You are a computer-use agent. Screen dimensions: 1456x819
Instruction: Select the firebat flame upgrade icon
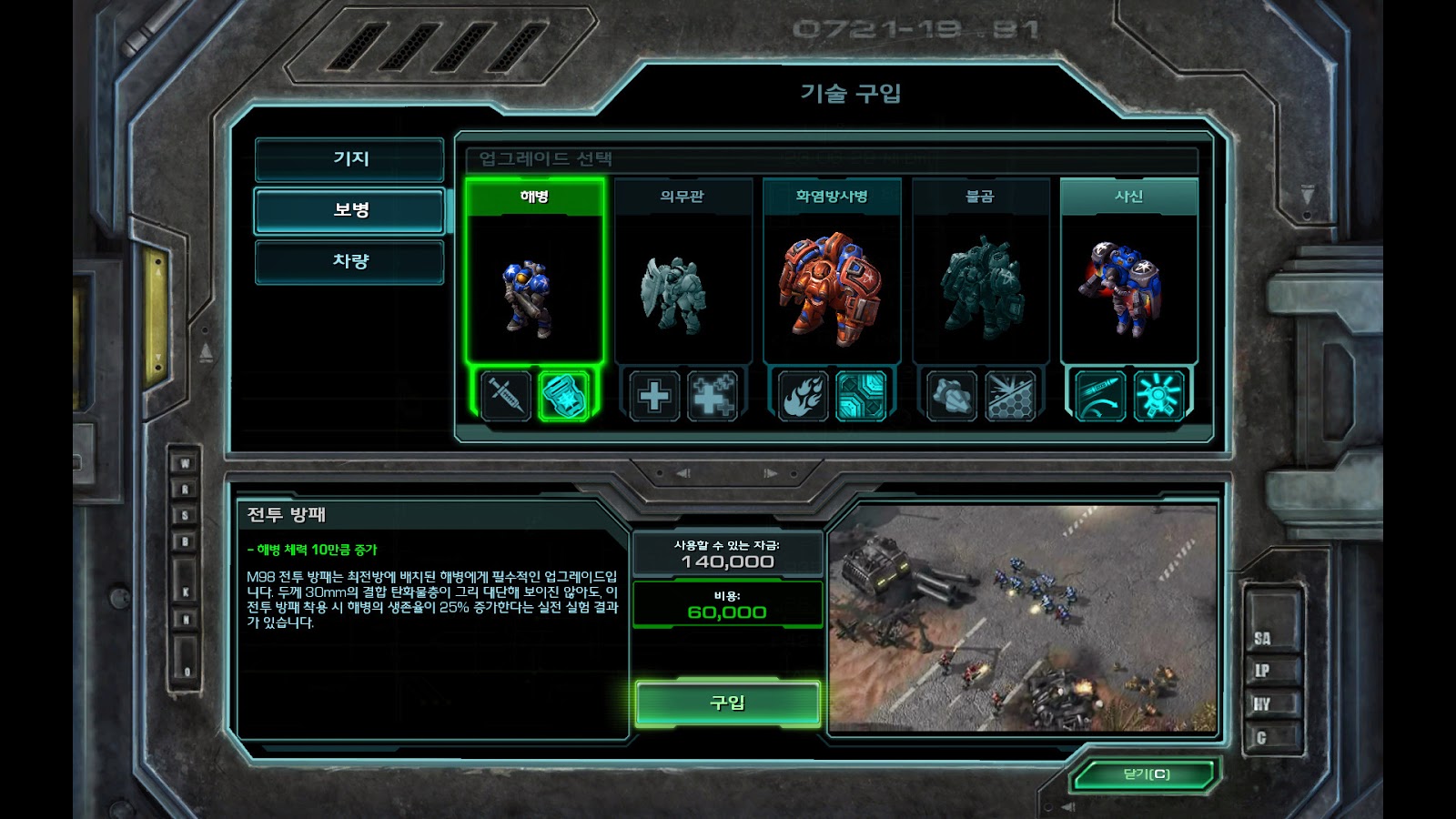click(x=804, y=396)
